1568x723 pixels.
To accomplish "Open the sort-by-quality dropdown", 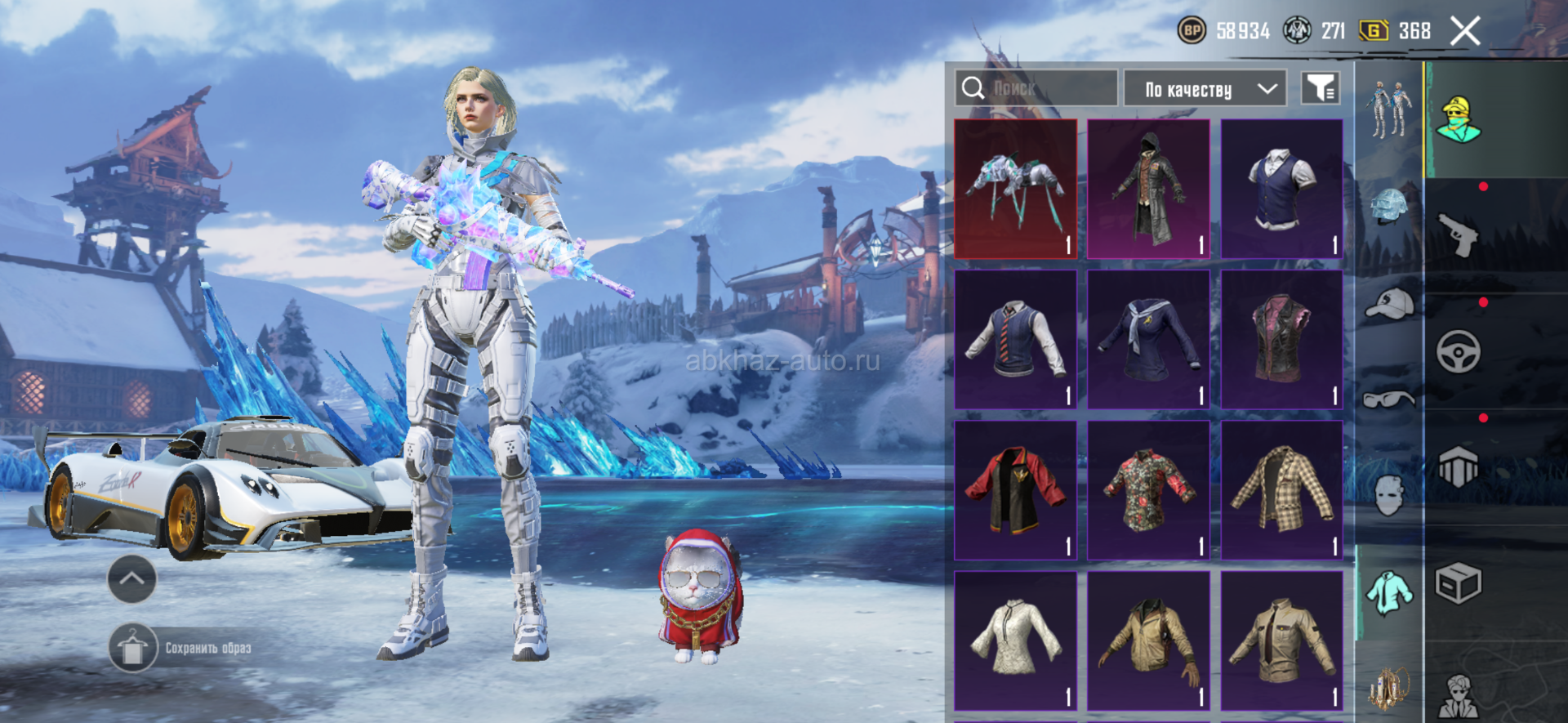I will [1205, 89].
